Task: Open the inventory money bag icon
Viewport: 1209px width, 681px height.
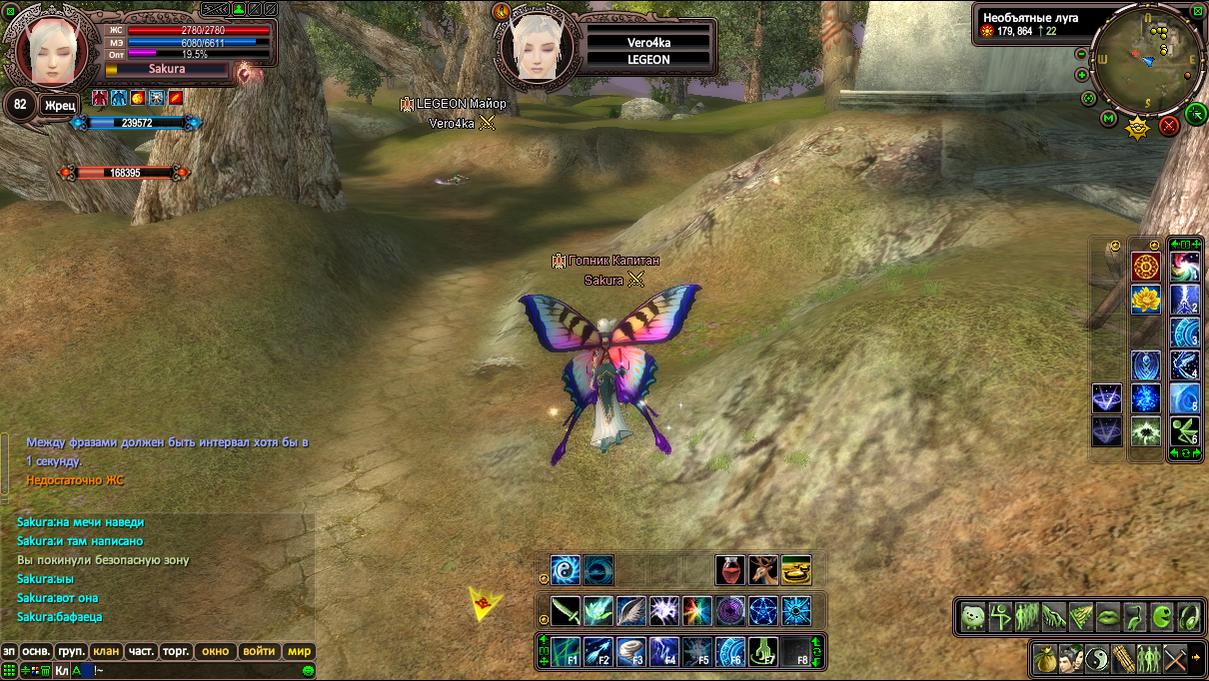Action: [1046, 659]
